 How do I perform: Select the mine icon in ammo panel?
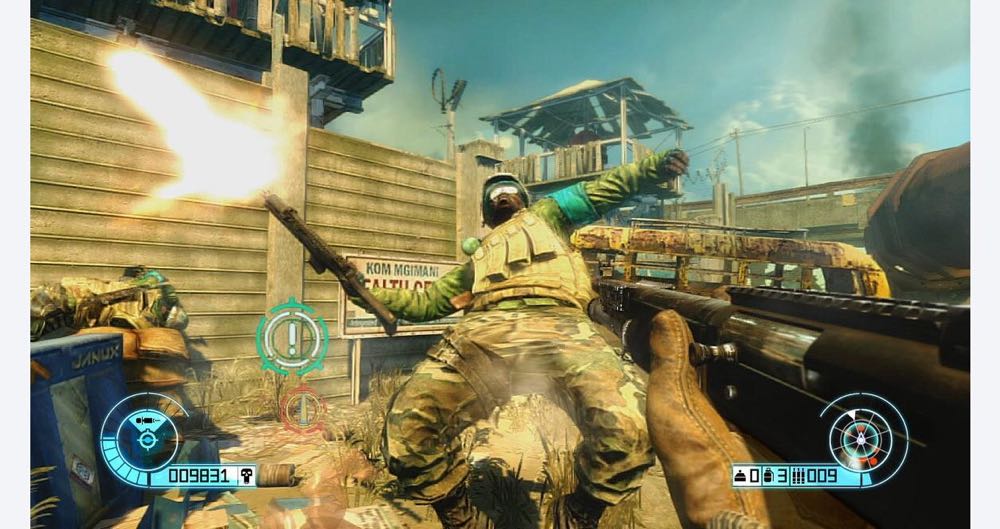tap(741, 475)
